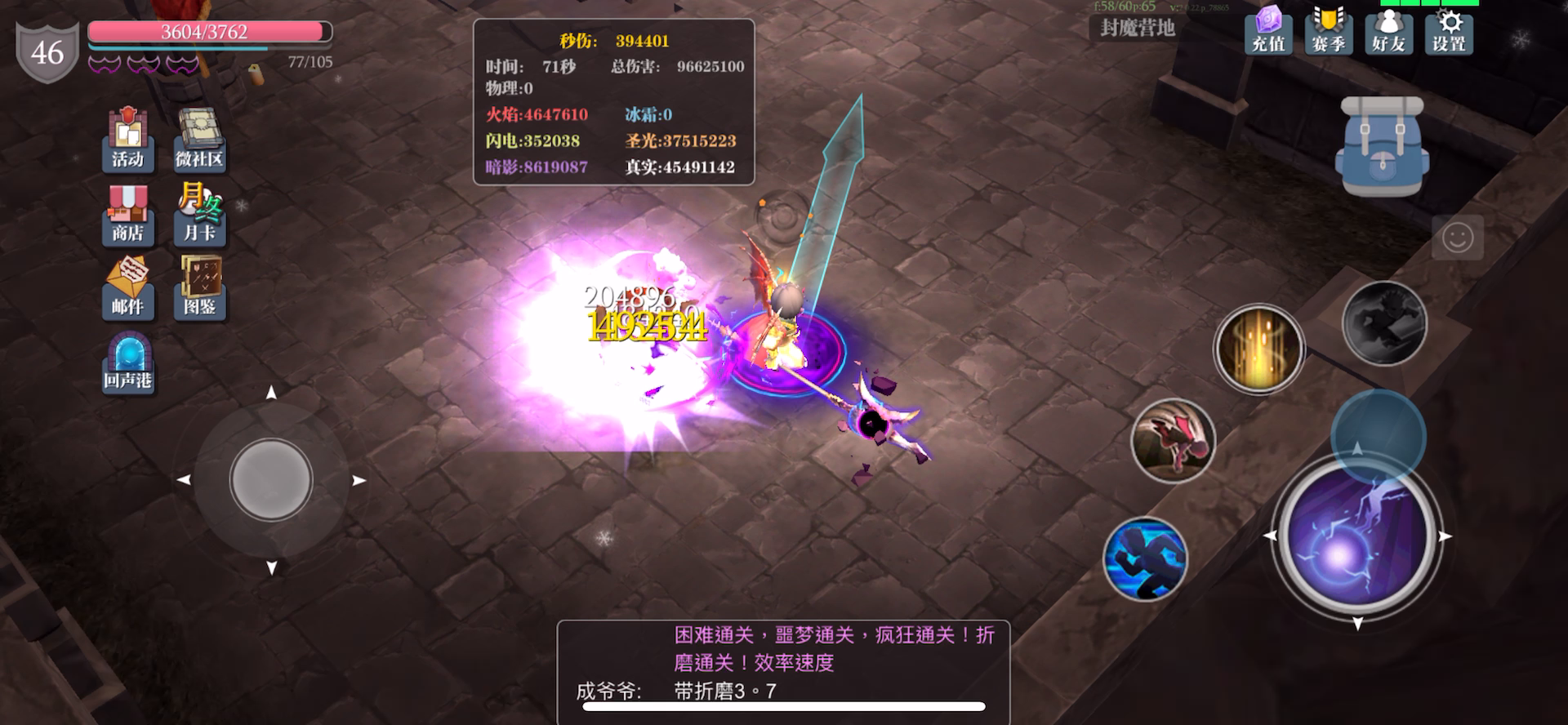
Task: Open the 微社区 community icon
Action: (x=199, y=139)
